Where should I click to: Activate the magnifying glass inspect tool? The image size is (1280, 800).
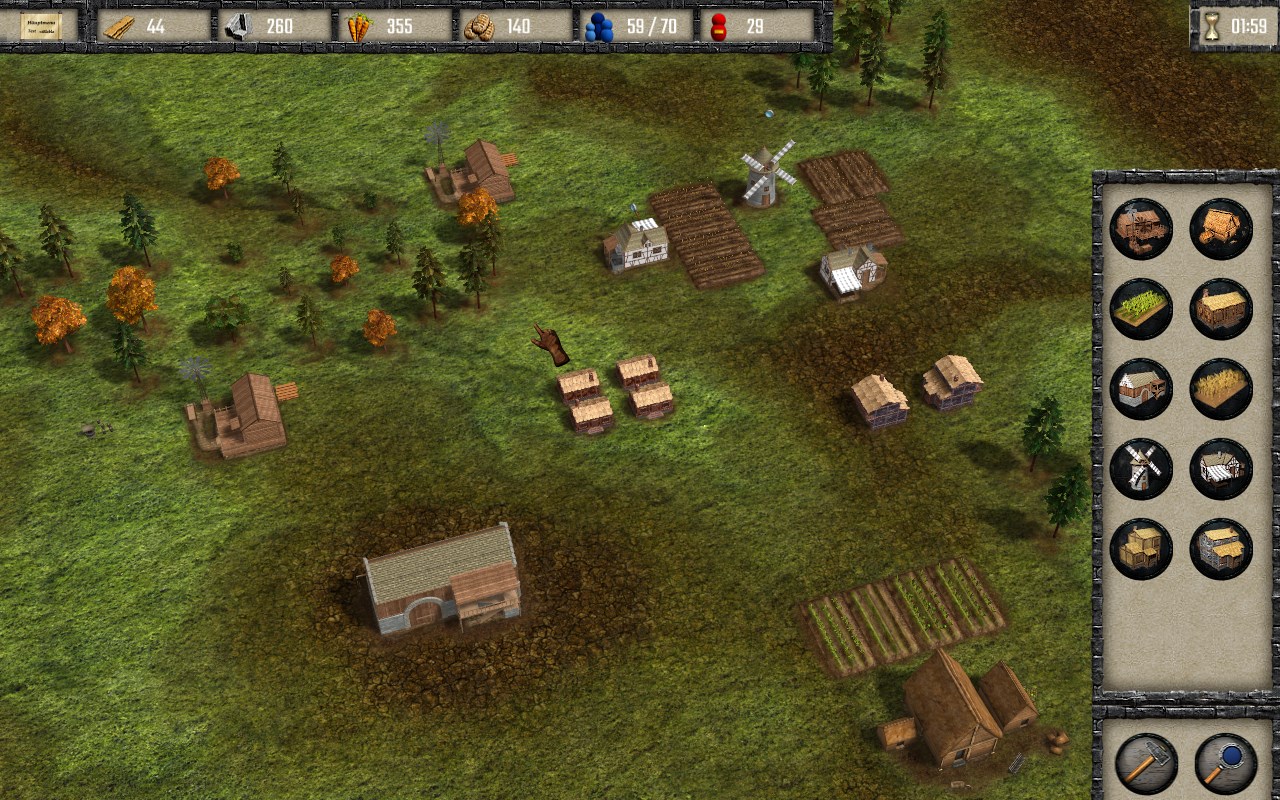[1226, 764]
